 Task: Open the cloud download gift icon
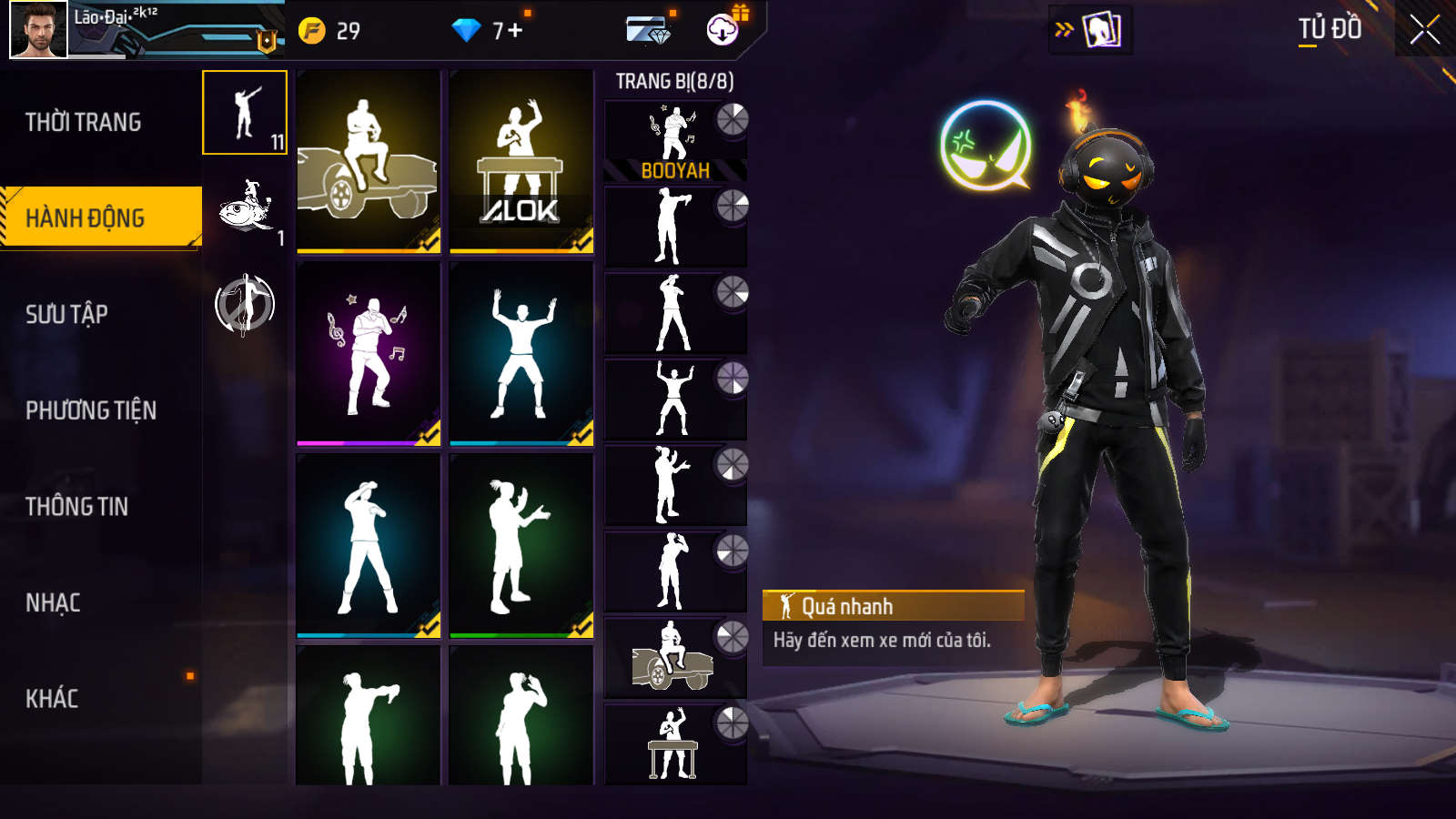point(723,29)
